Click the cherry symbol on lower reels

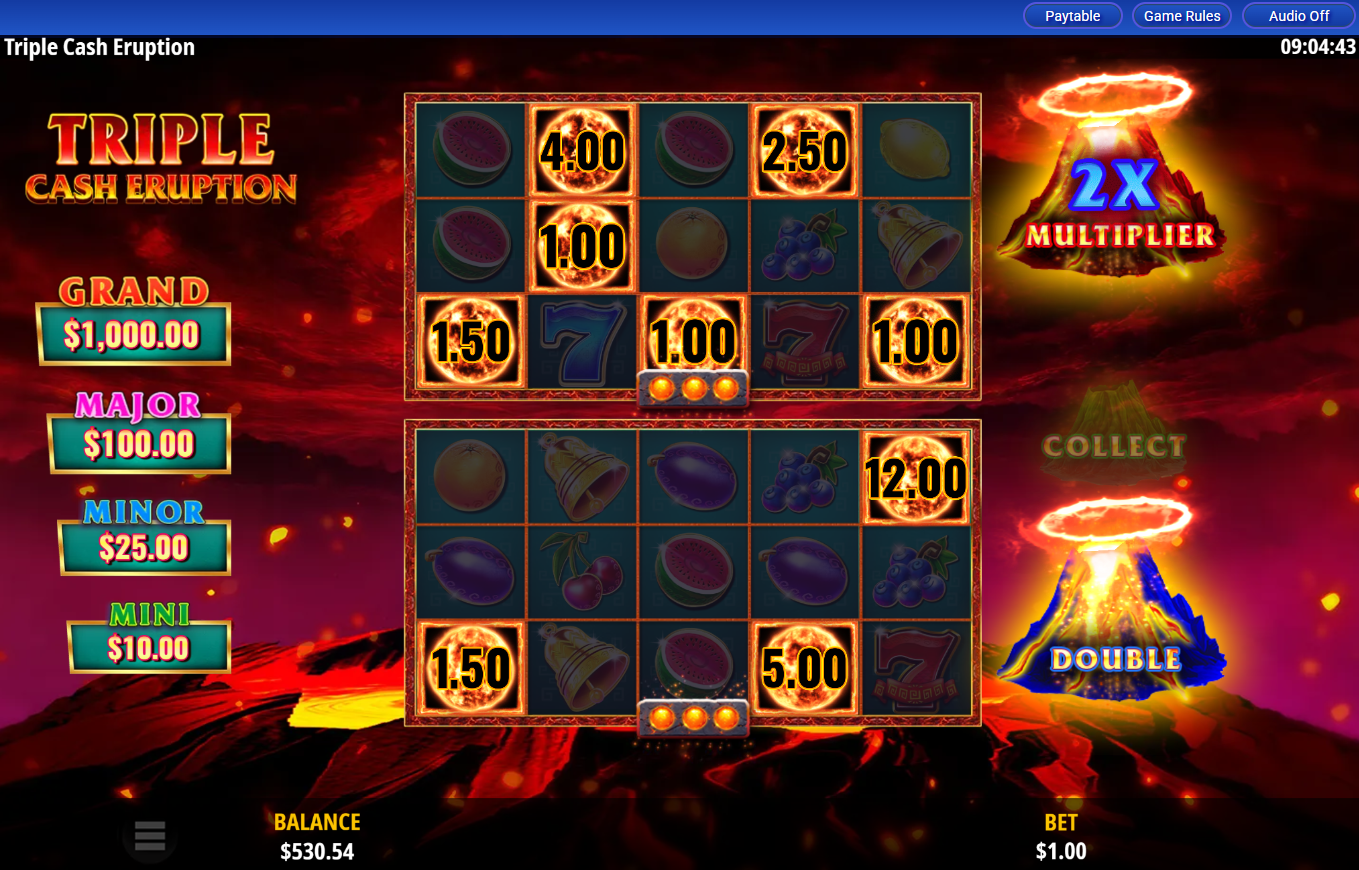coord(582,573)
